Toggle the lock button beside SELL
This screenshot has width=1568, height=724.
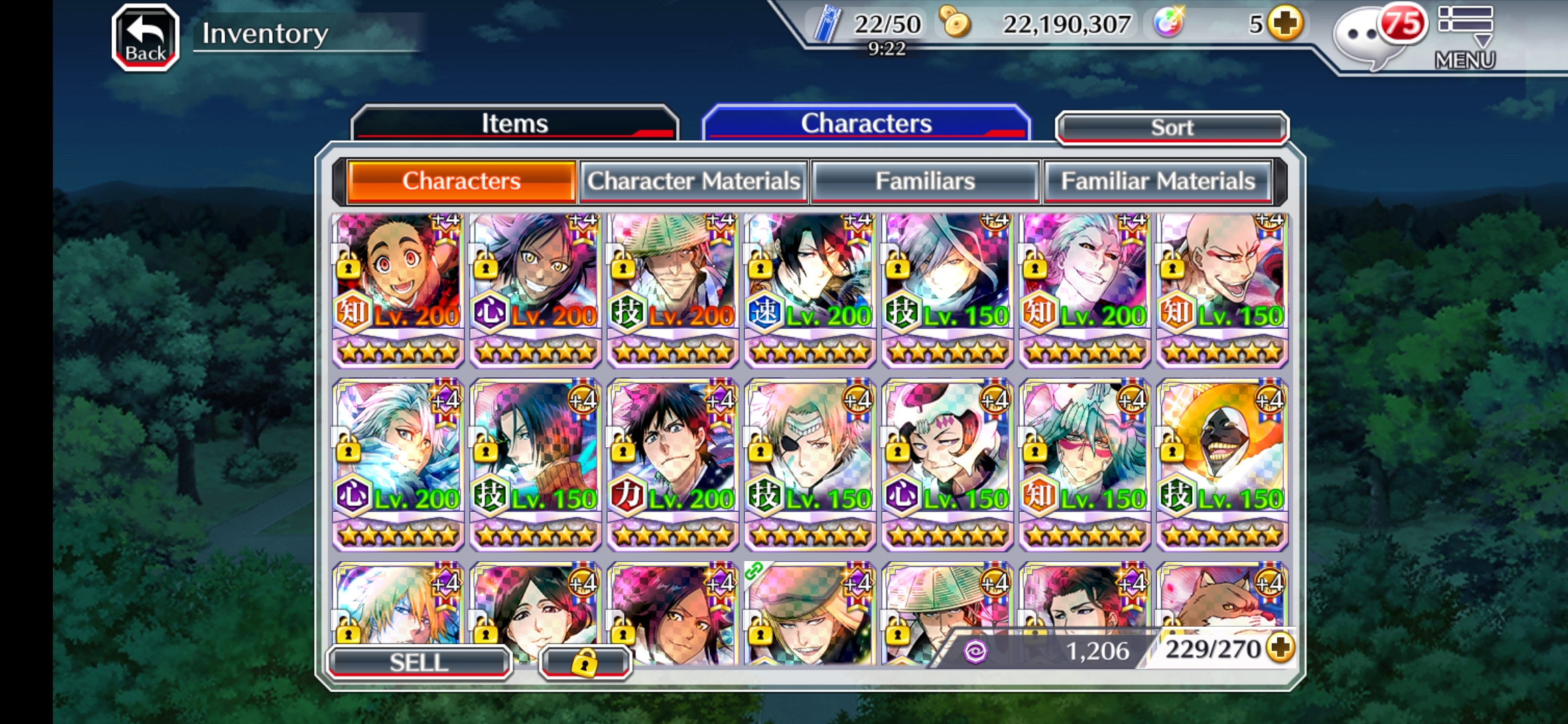click(584, 662)
